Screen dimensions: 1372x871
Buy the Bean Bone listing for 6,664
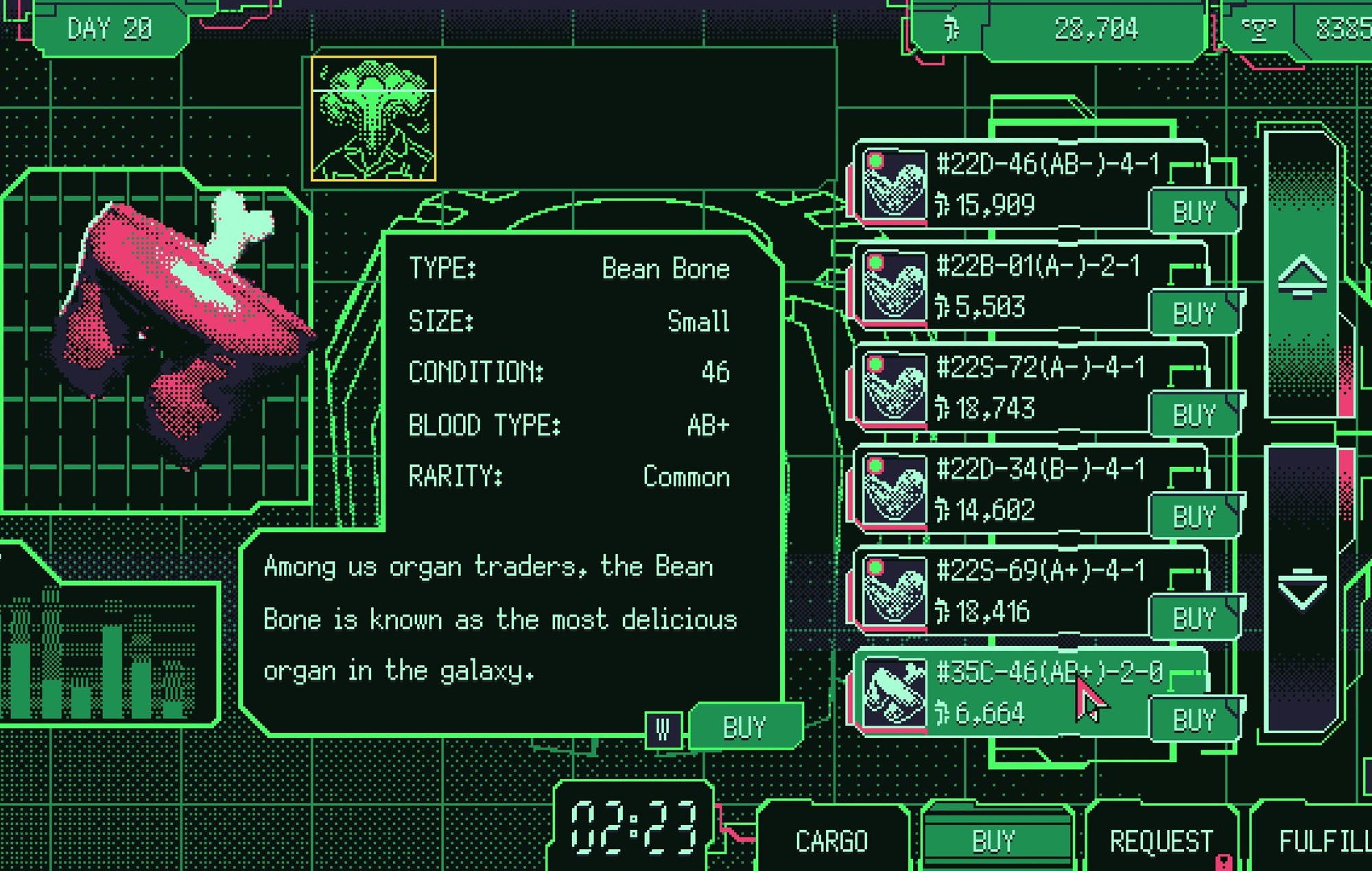coord(1194,720)
